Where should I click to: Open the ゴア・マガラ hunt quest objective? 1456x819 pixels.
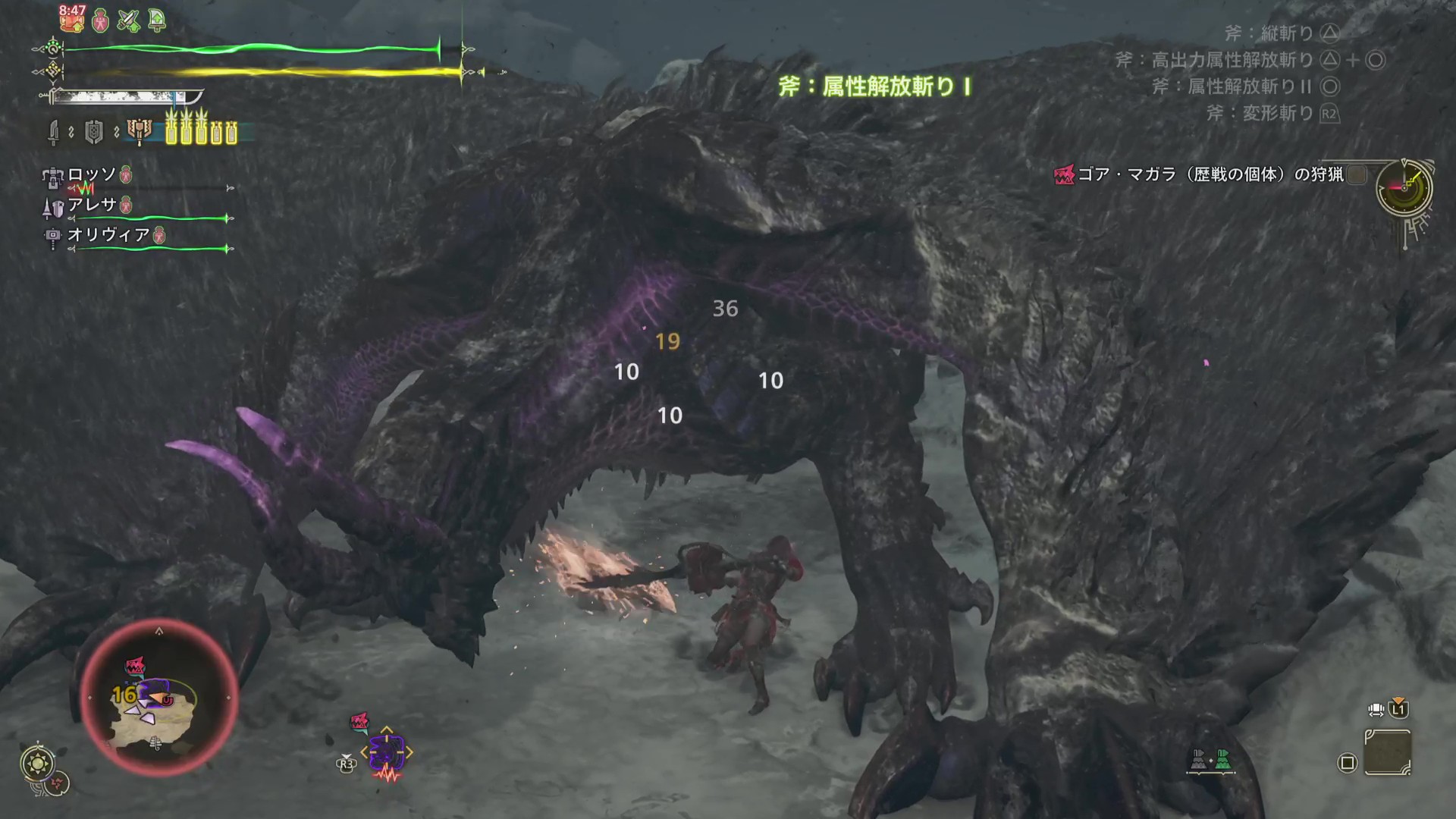coord(1210,175)
